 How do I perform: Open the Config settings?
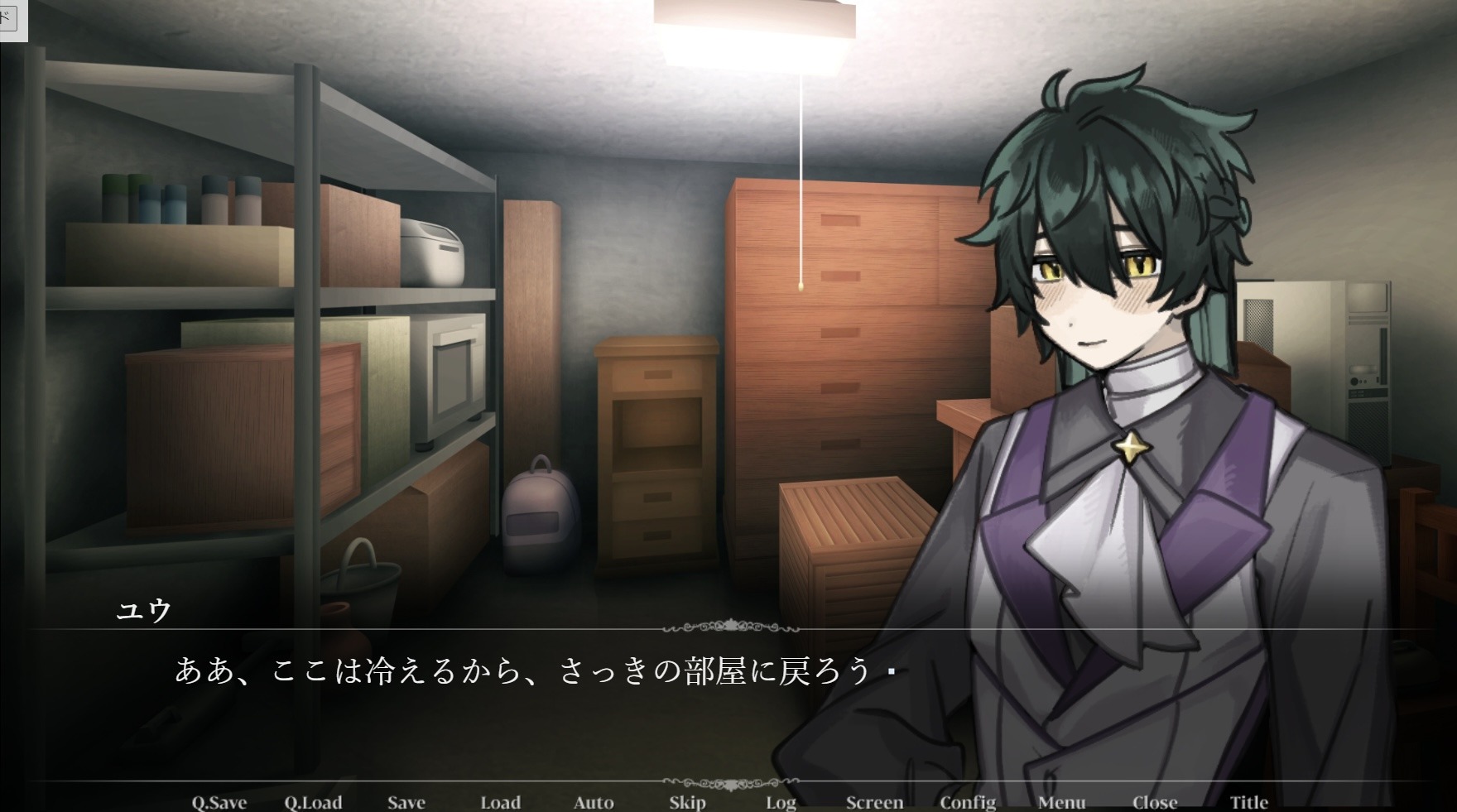(x=968, y=802)
